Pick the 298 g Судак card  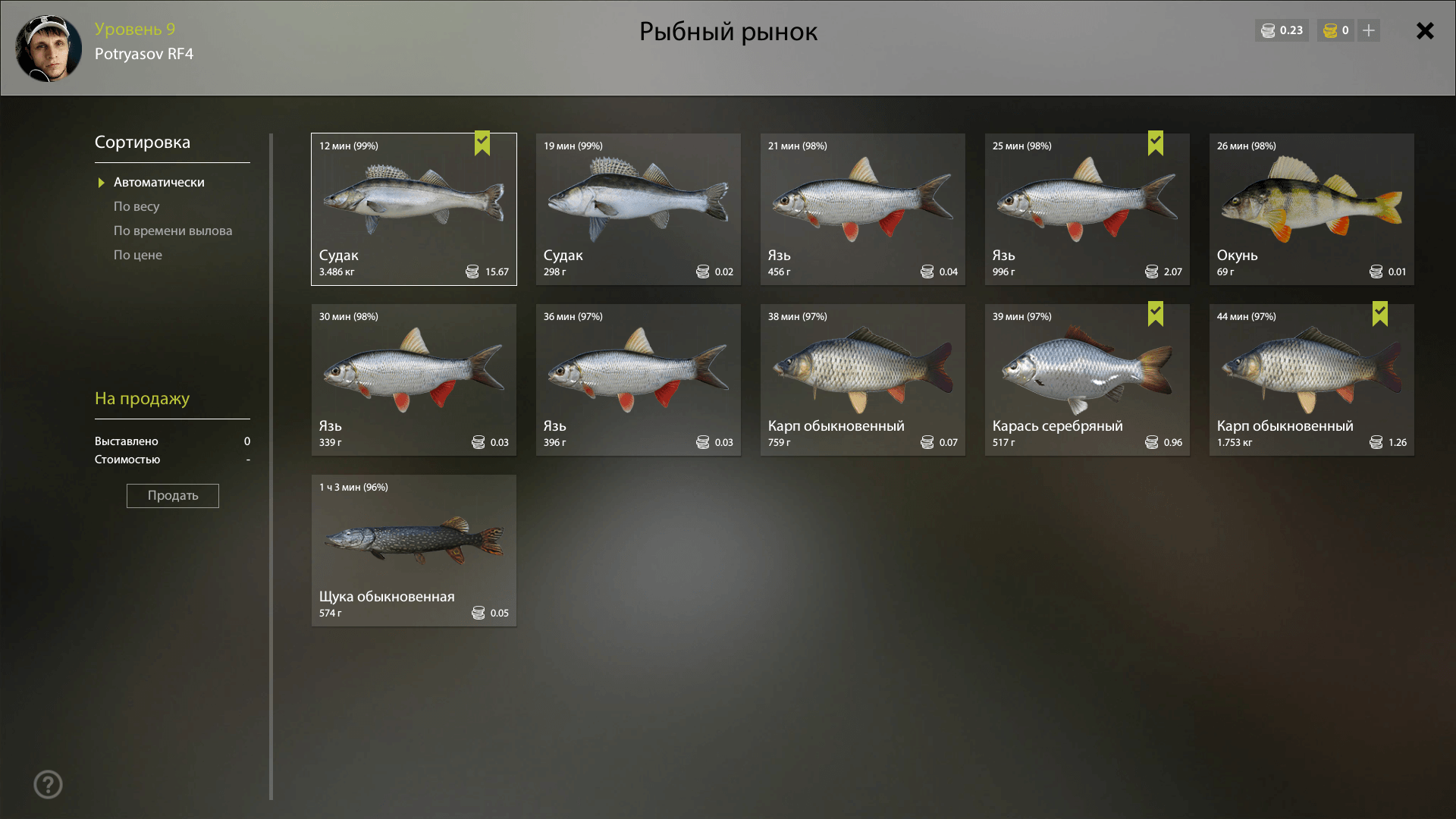[x=639, y=209]
